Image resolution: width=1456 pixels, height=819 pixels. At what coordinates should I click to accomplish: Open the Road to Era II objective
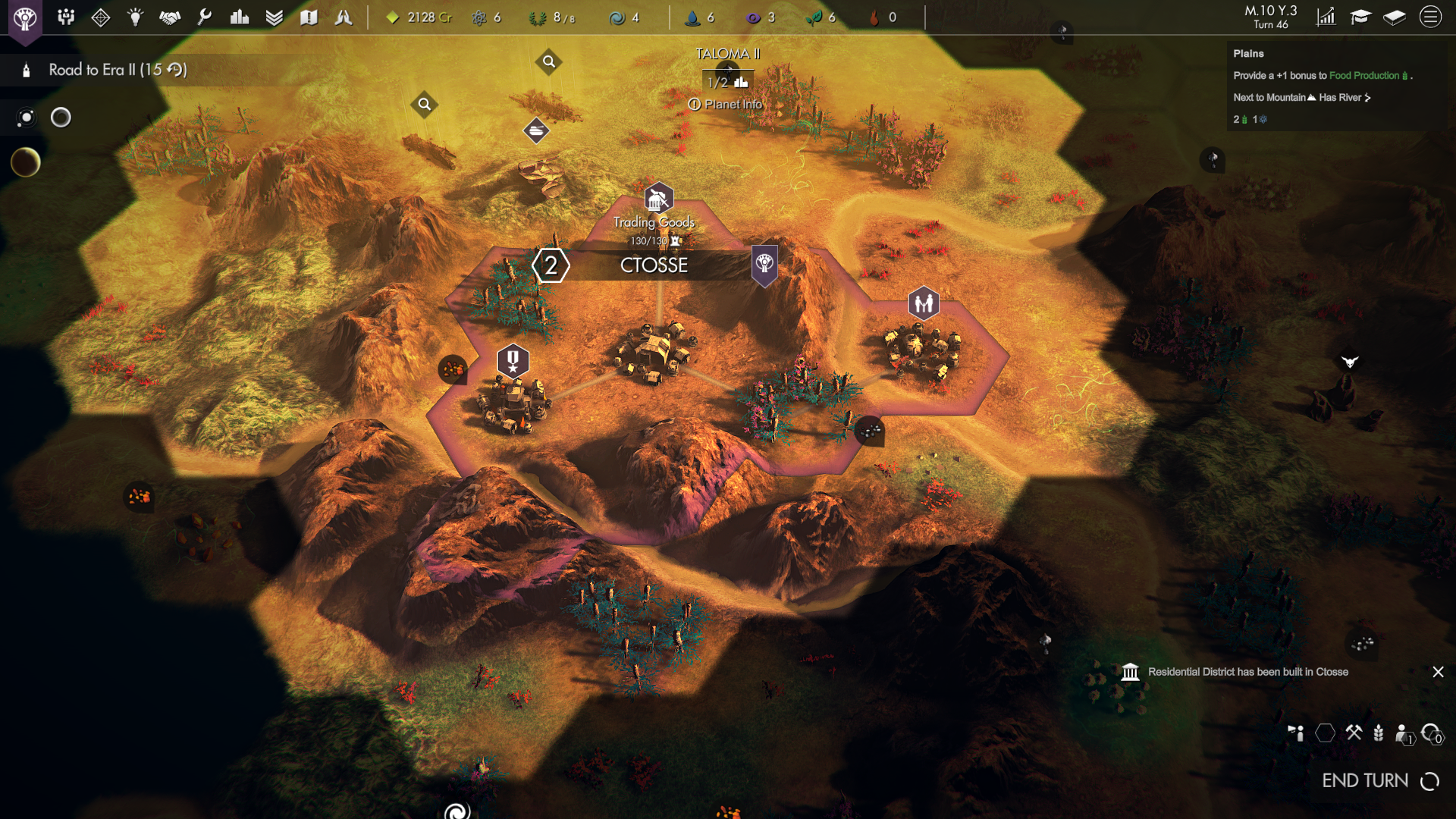(x=118, y=70)
